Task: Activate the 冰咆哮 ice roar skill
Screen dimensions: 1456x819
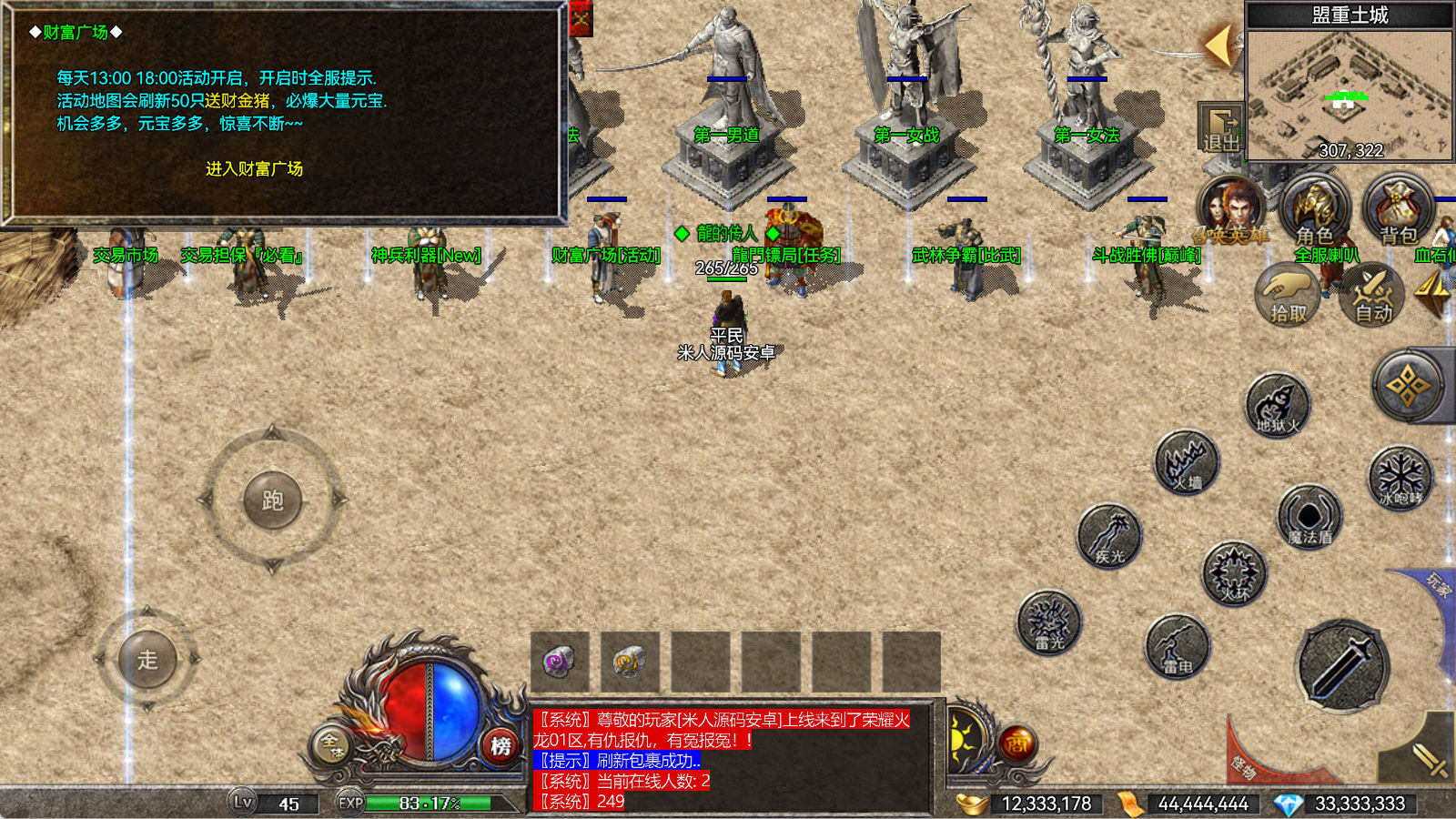Action: 1400,477
